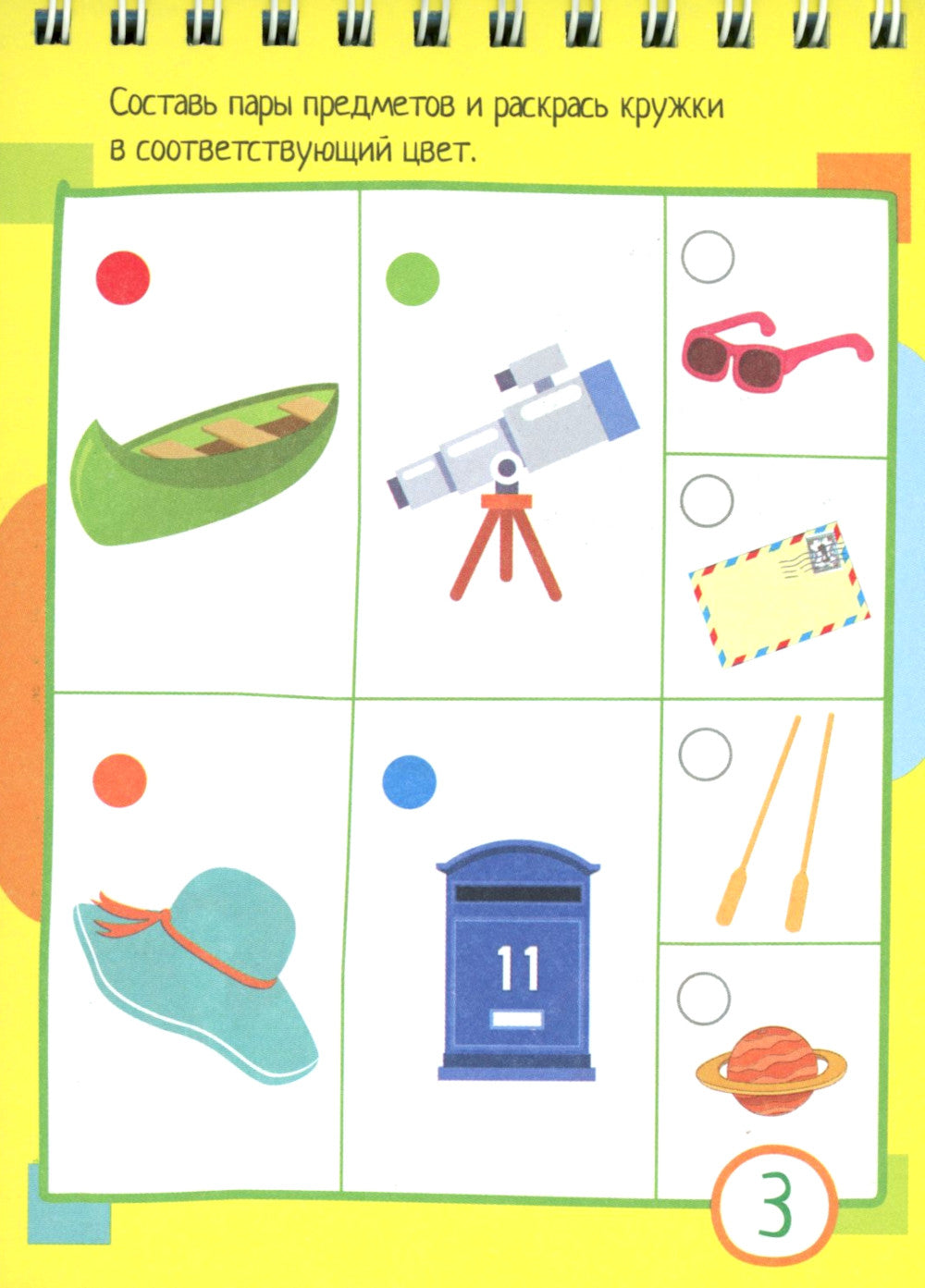
Task: Color the empty circle beside the oars
Action: pos(705,754)
